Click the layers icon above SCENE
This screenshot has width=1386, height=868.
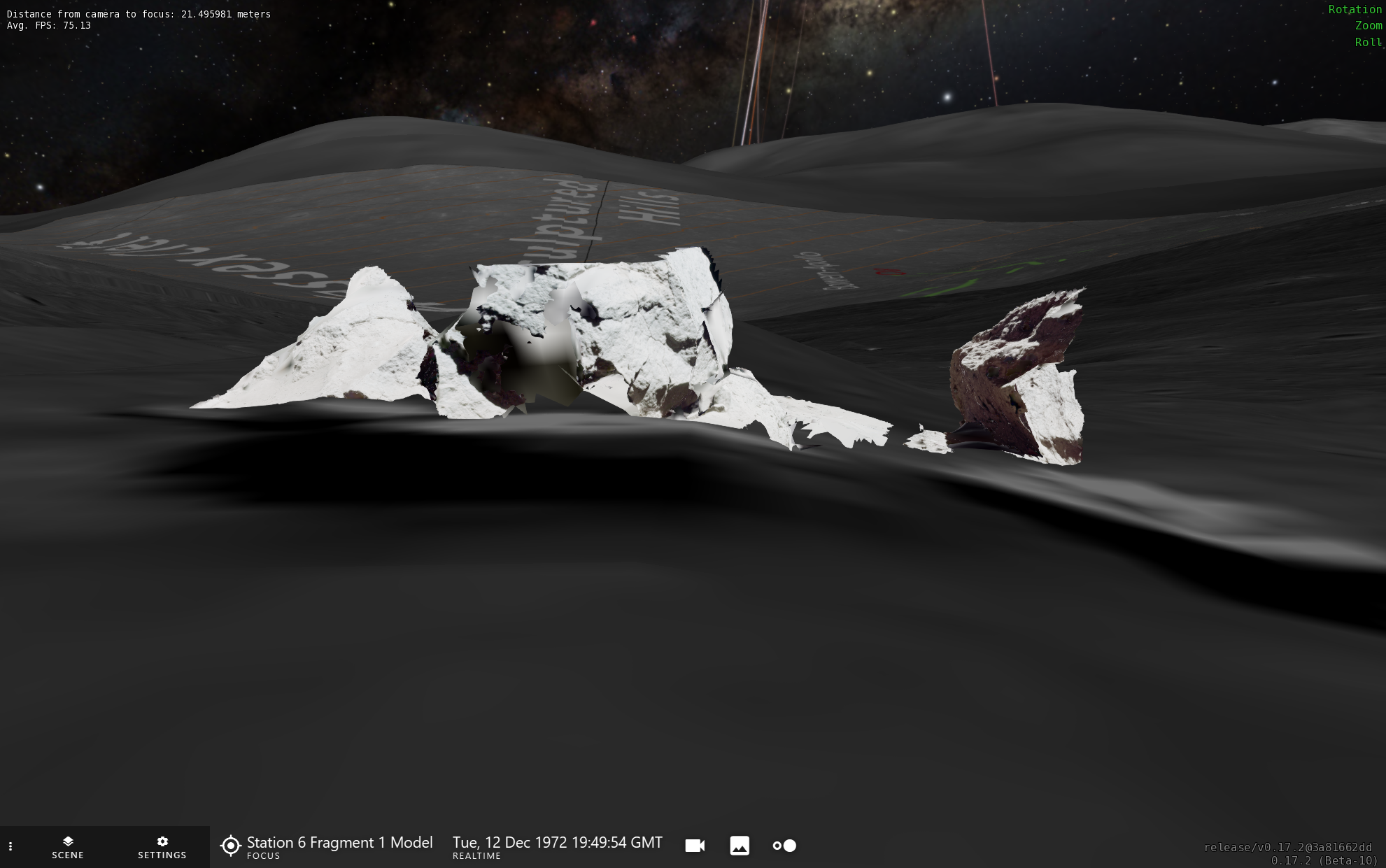pyautogui.click(x=67, y=841)
